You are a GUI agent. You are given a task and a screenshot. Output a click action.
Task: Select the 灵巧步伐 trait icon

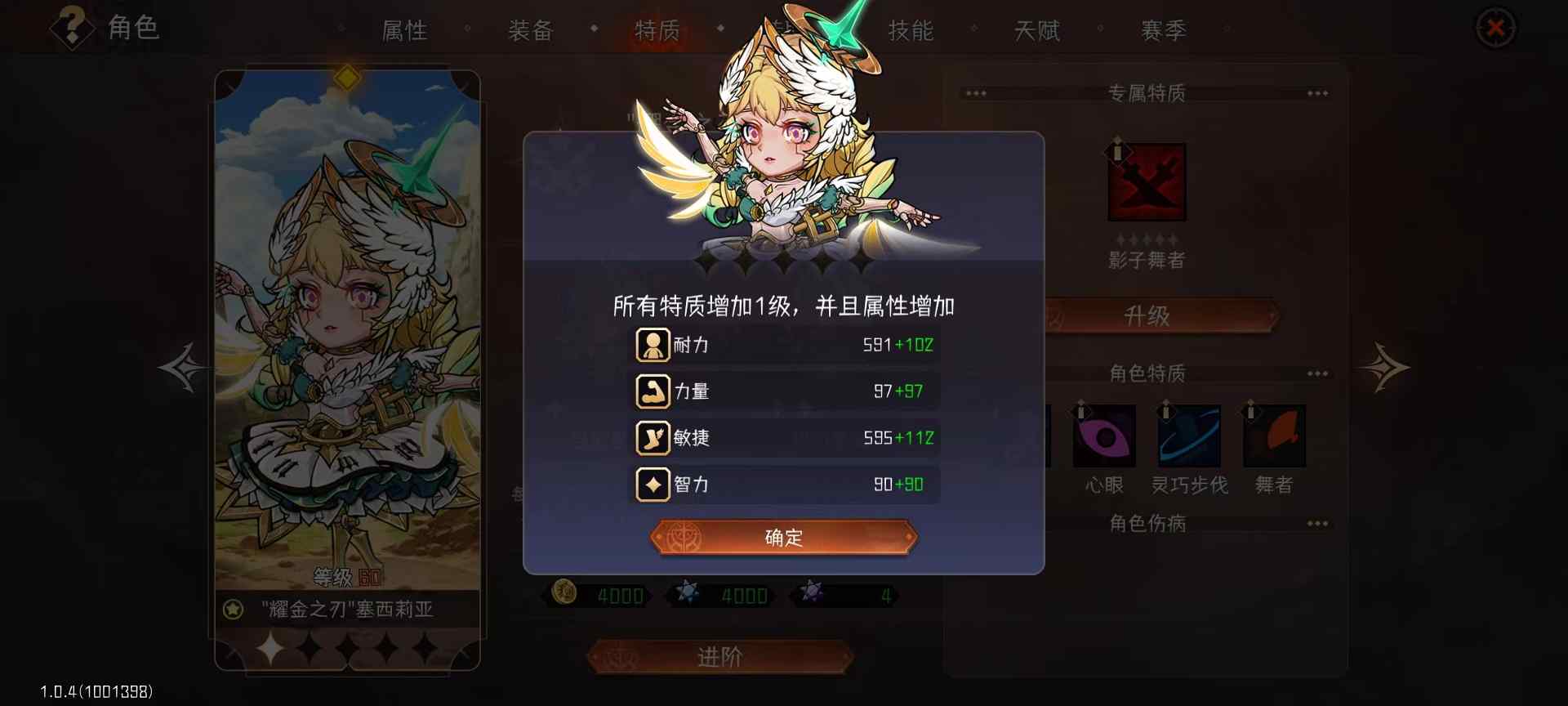(x=1189, y=436)
